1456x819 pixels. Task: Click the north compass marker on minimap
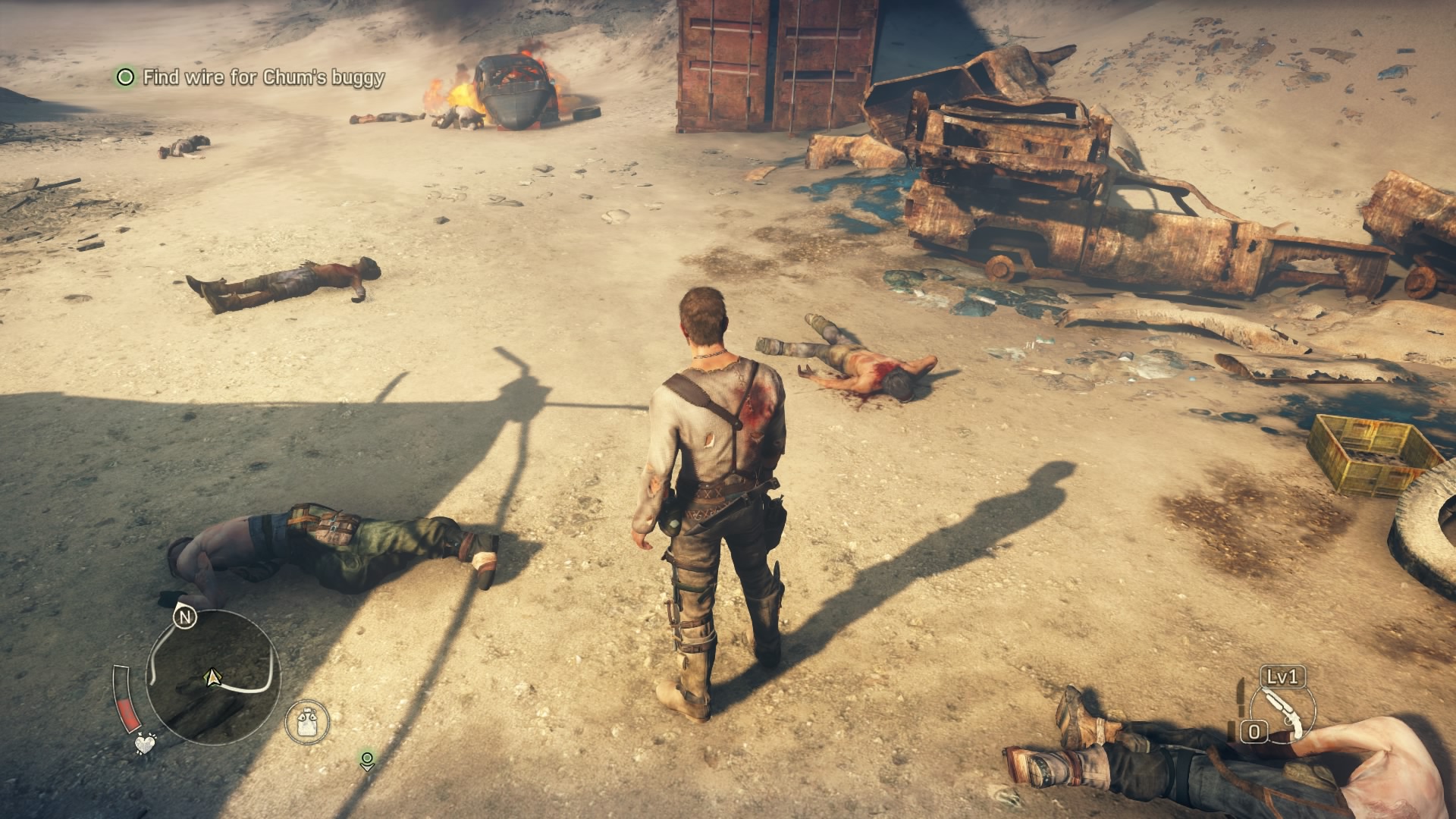[185, 617]
